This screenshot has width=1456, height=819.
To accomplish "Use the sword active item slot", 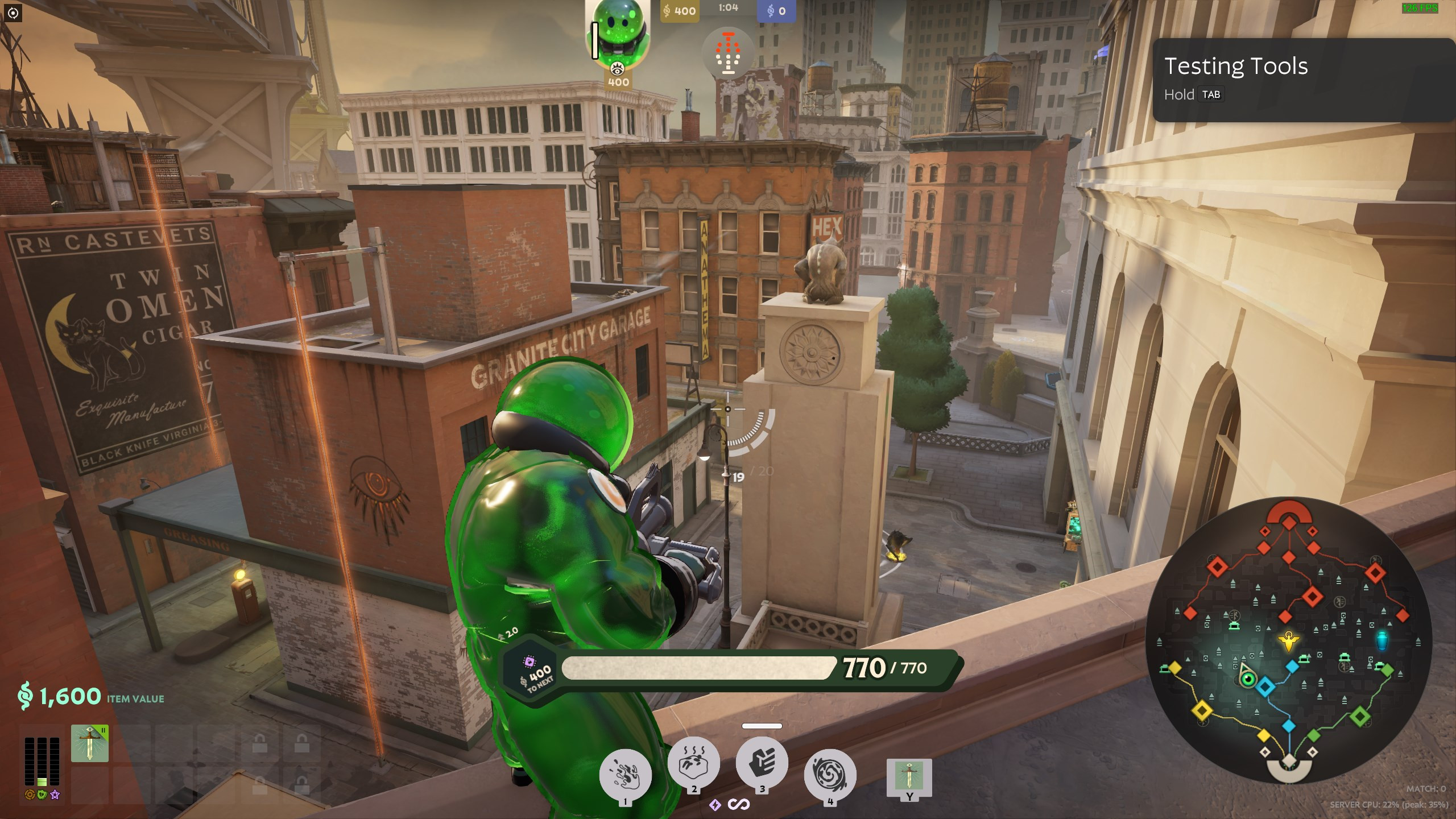I will click(909, 777).
